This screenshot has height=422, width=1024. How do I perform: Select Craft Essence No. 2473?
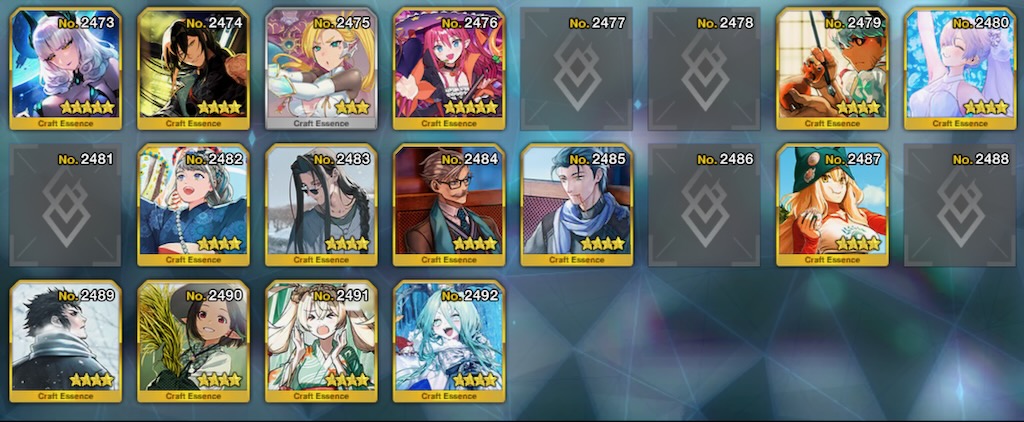point(66,68)
